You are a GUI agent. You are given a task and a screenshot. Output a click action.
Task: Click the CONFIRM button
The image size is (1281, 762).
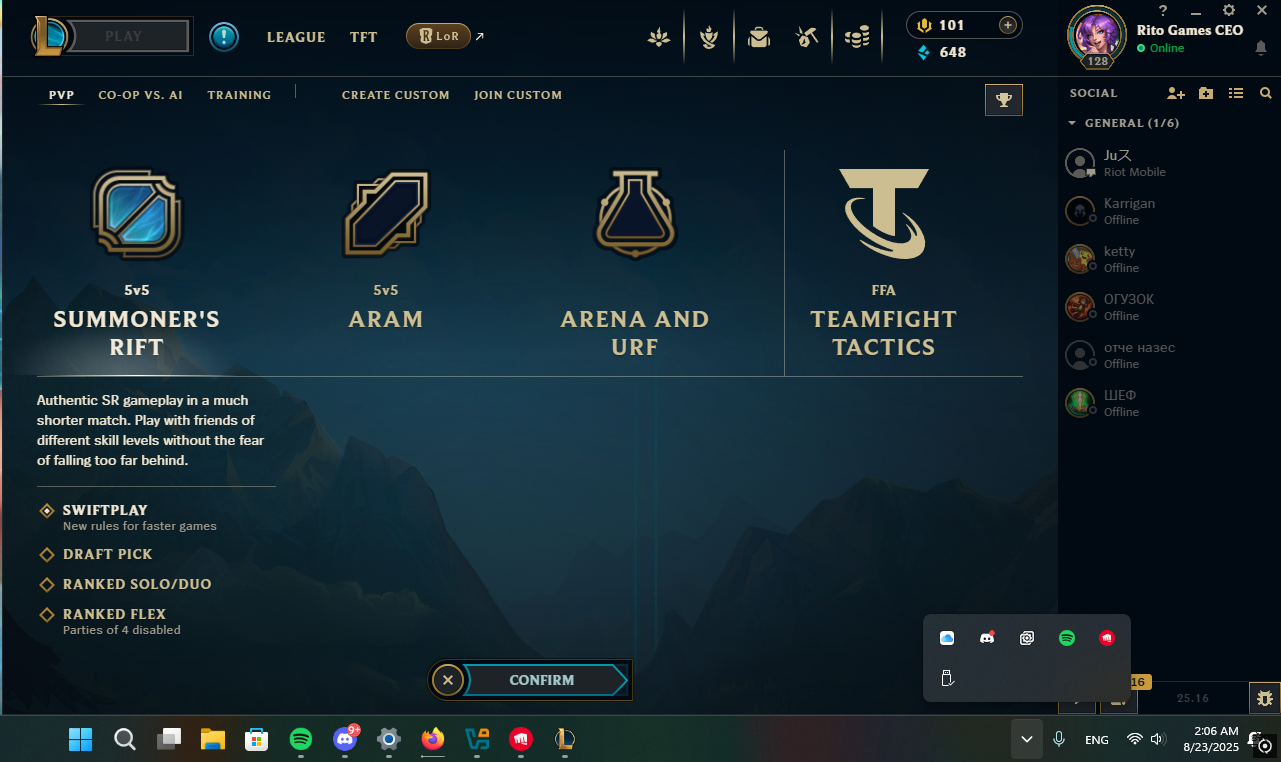[x=541, y=680]
